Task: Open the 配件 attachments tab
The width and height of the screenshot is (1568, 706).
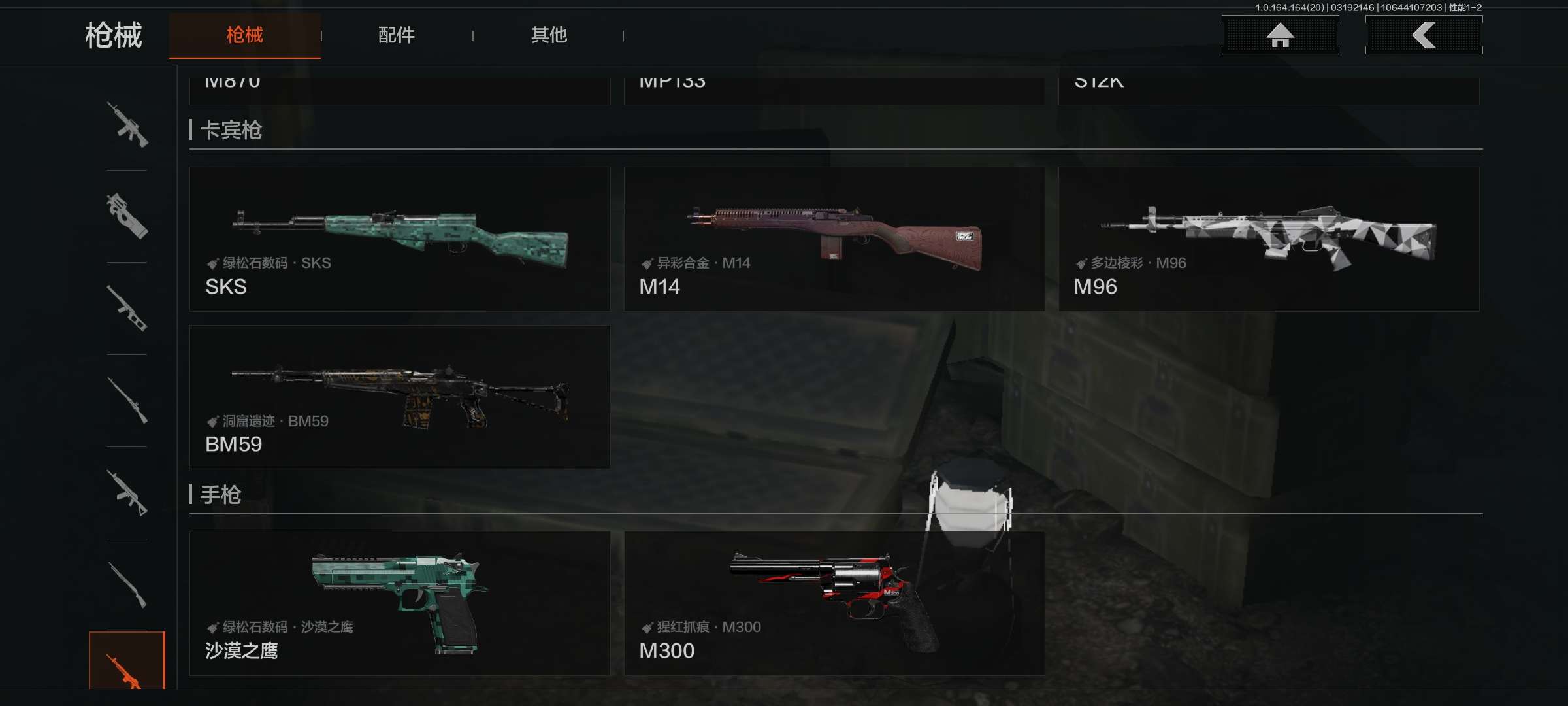Action: (x=396, y=35)
